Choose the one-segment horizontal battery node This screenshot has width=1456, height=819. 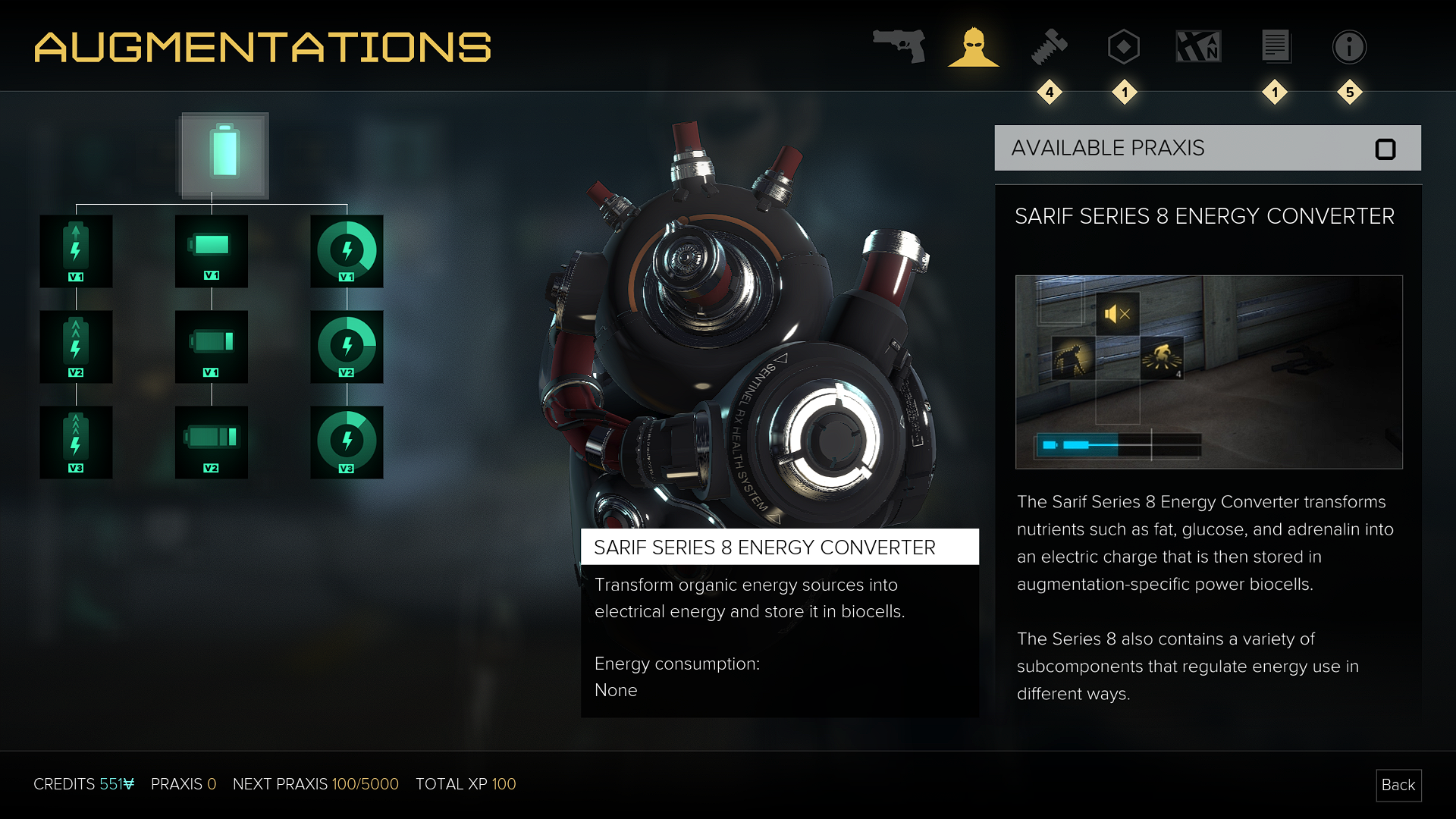pyautogui.click(x=211, y=347)
